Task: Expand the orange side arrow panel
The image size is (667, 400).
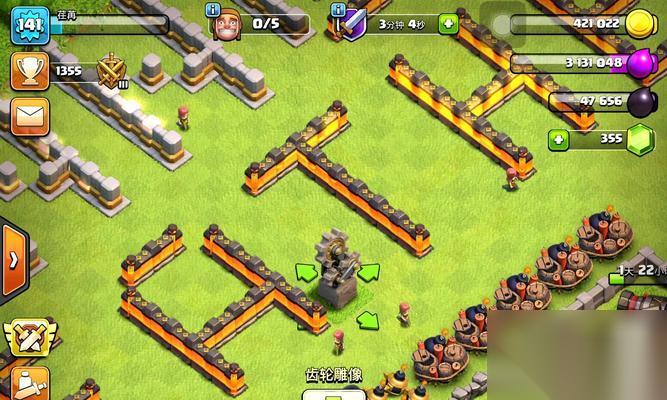Action: coord(13,260)
